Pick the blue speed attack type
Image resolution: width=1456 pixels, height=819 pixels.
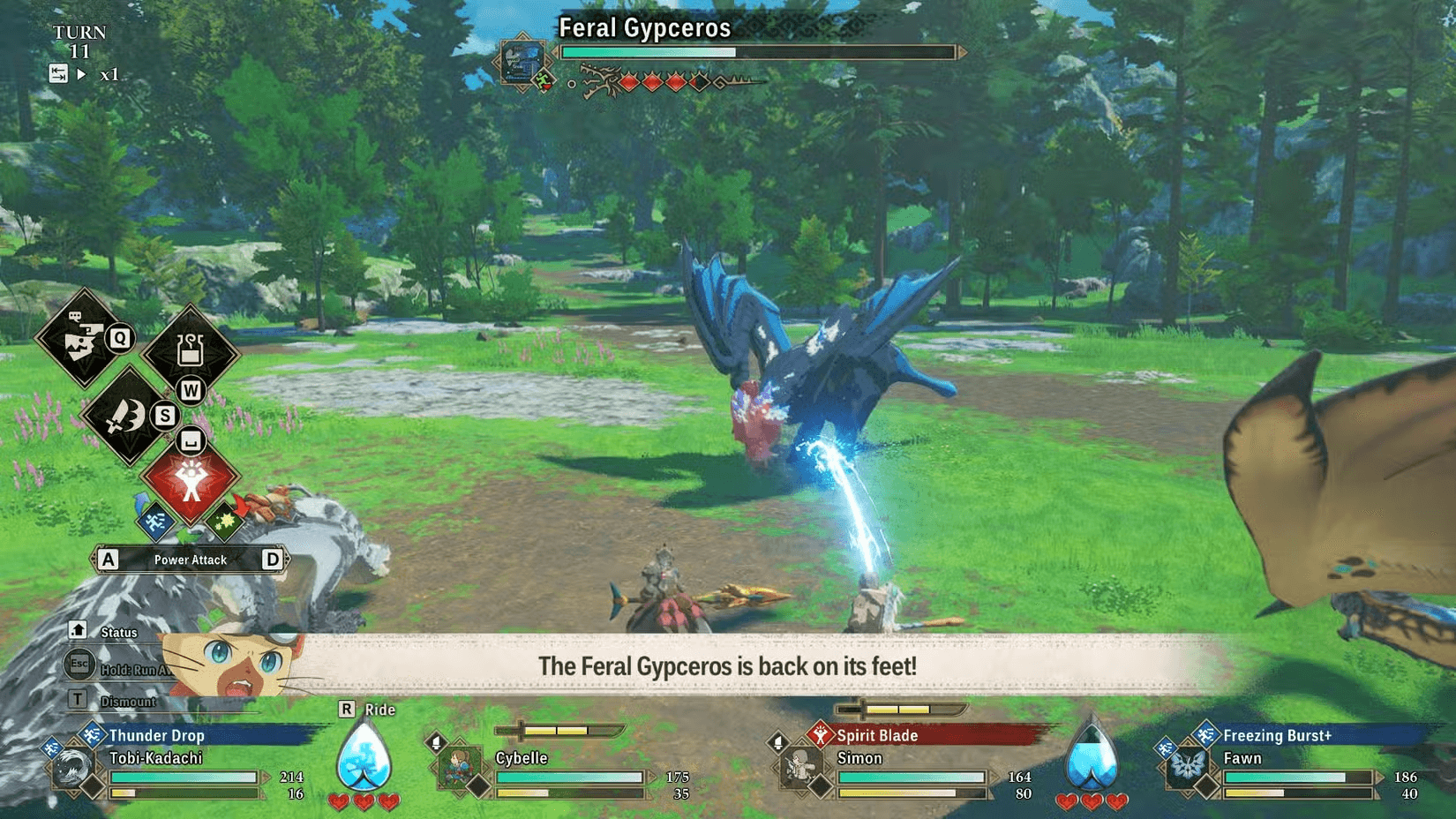point(156,521)
